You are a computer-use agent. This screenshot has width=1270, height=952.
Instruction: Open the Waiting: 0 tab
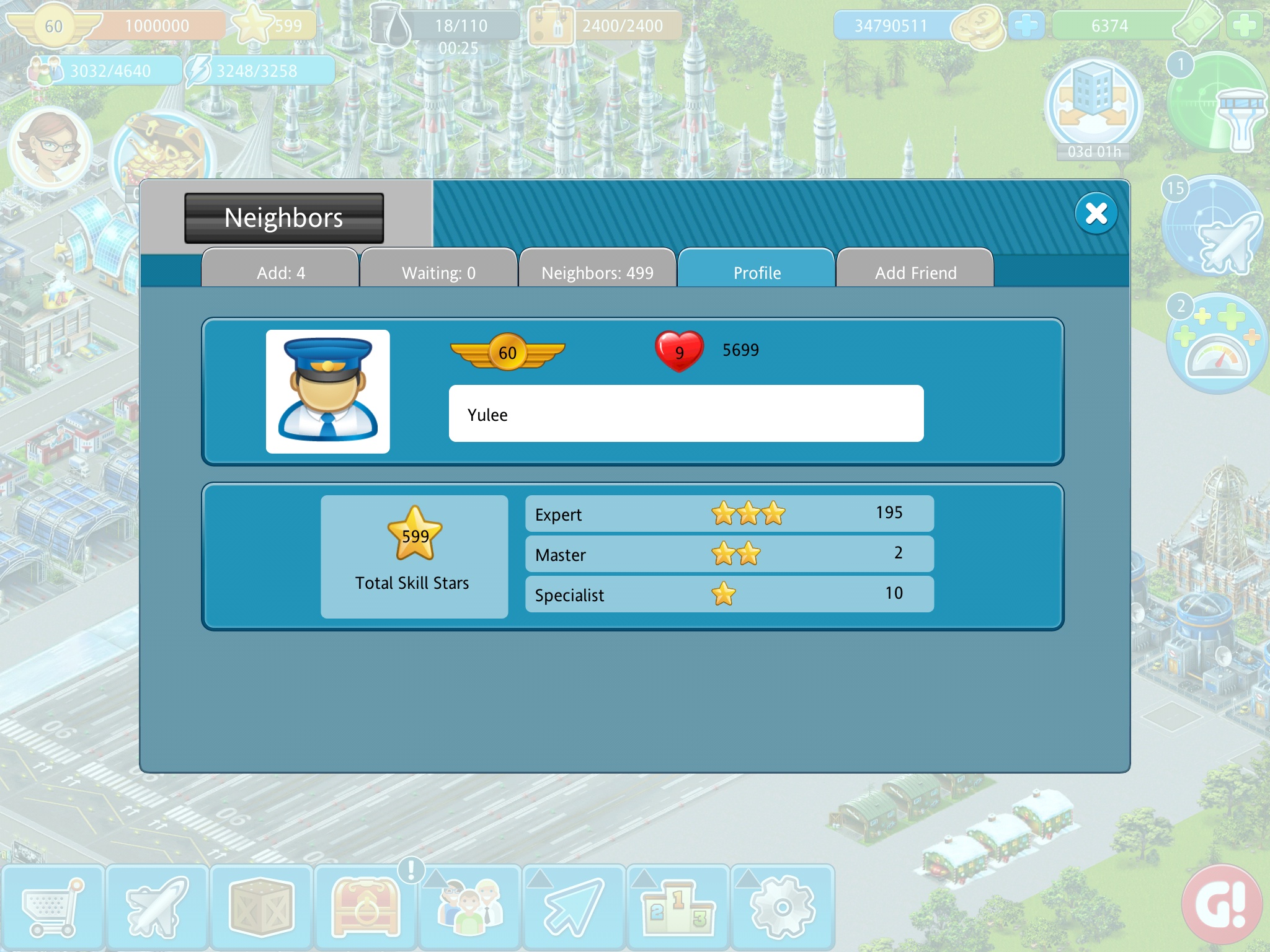tap(438, 271)
